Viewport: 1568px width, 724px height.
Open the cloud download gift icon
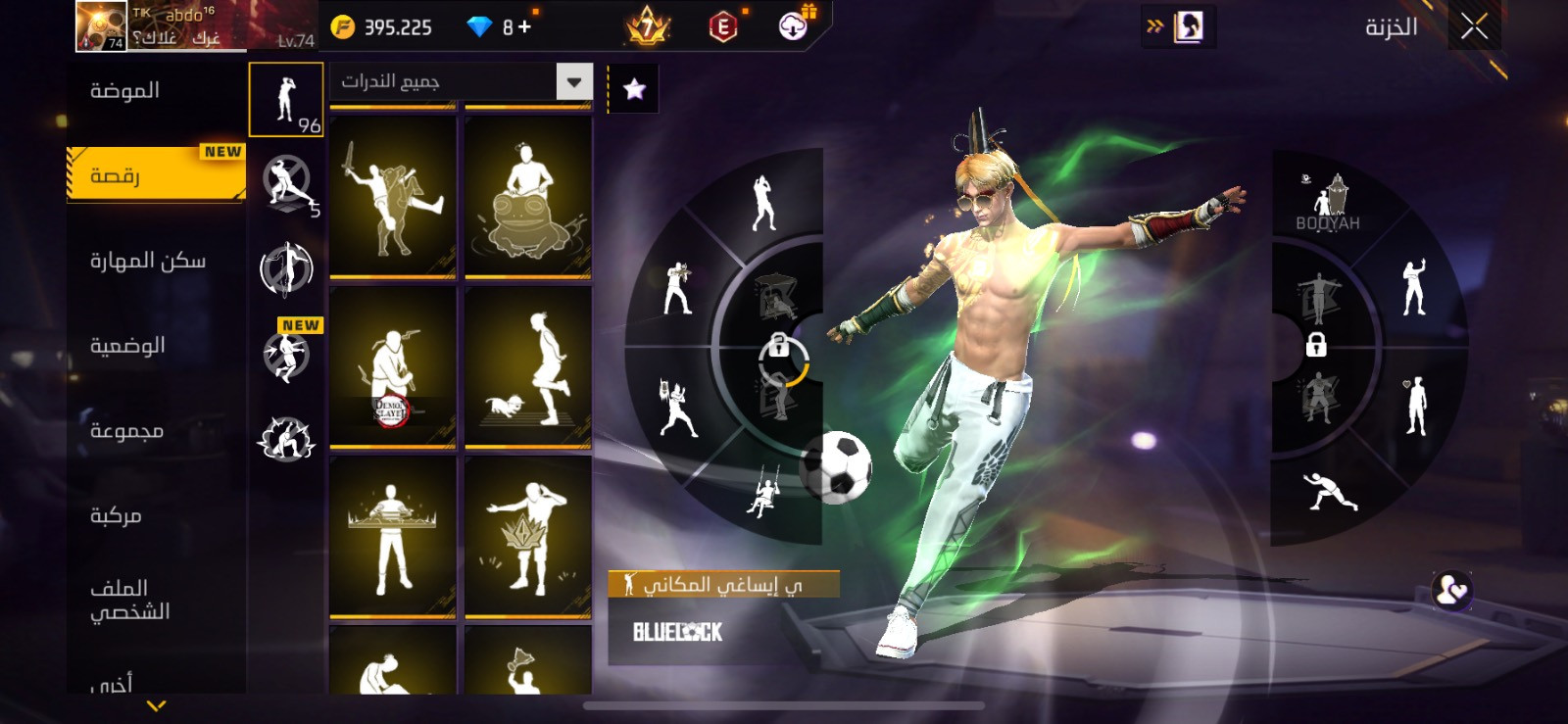point(794,25)
